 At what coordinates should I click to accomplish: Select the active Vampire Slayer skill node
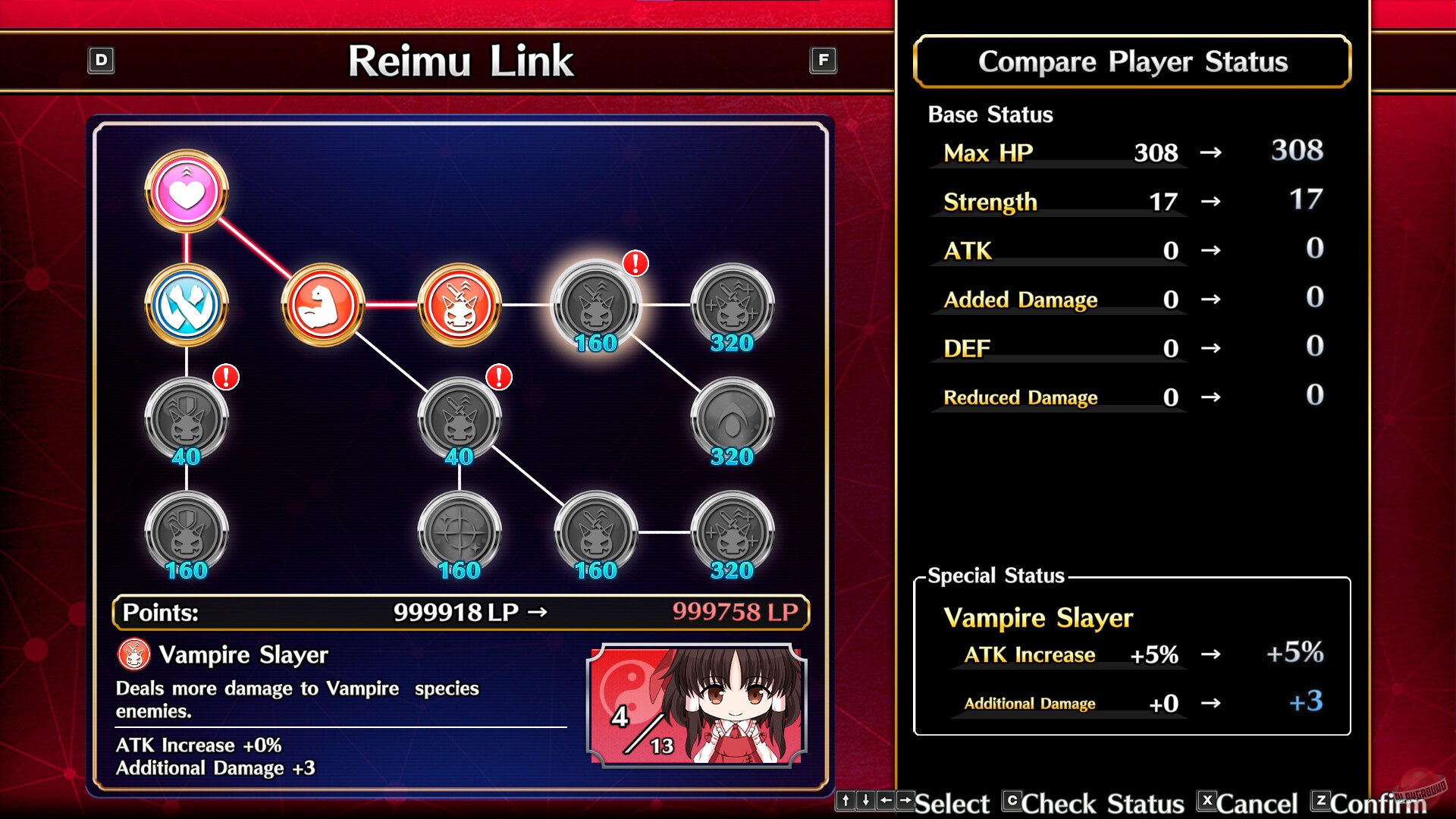point(459,304)
